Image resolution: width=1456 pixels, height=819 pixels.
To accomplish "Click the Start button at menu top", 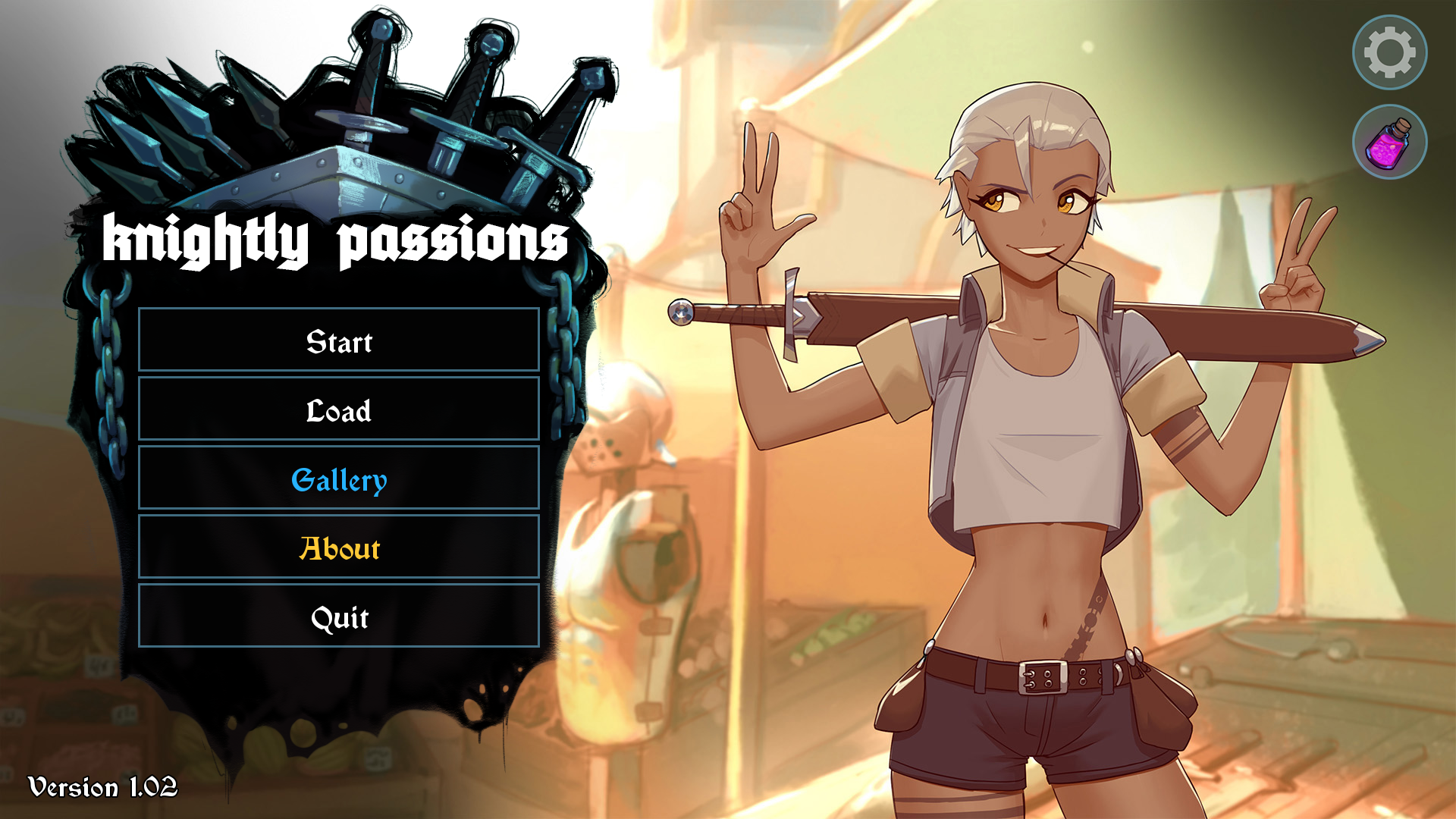I will [x=338, y=341].
